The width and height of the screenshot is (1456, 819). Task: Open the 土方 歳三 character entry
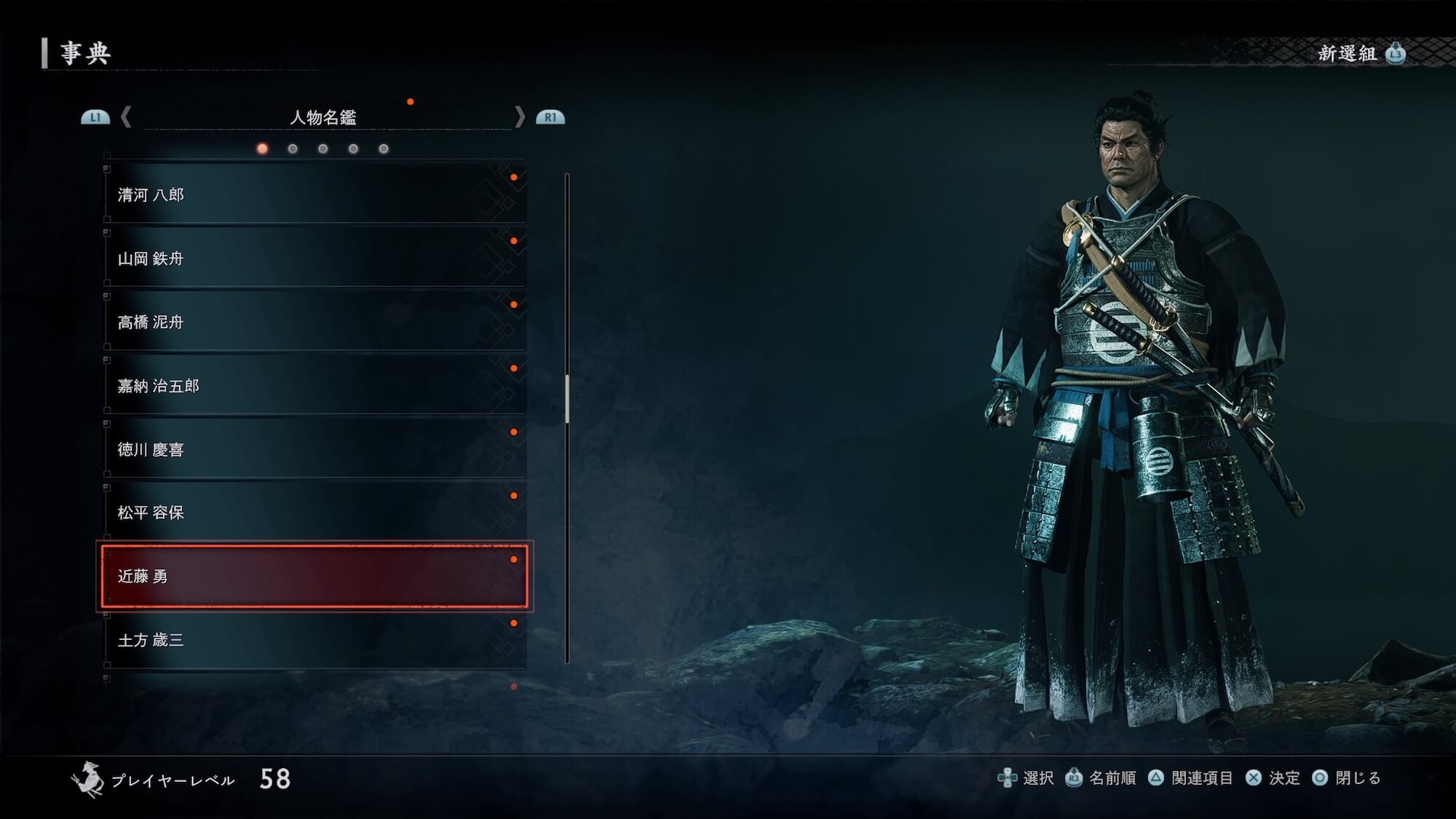tap(314, 640)
